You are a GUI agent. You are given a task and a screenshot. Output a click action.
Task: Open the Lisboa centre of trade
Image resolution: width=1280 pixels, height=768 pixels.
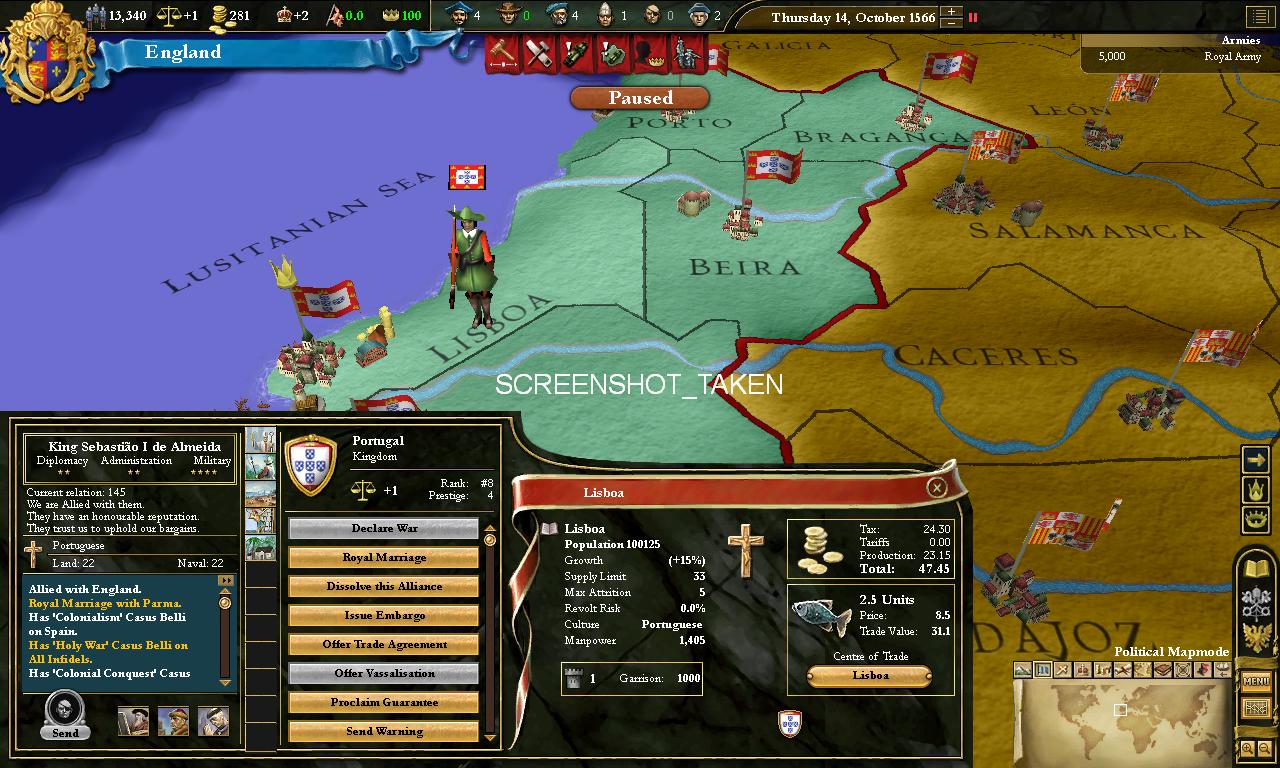tap(870, 676)
